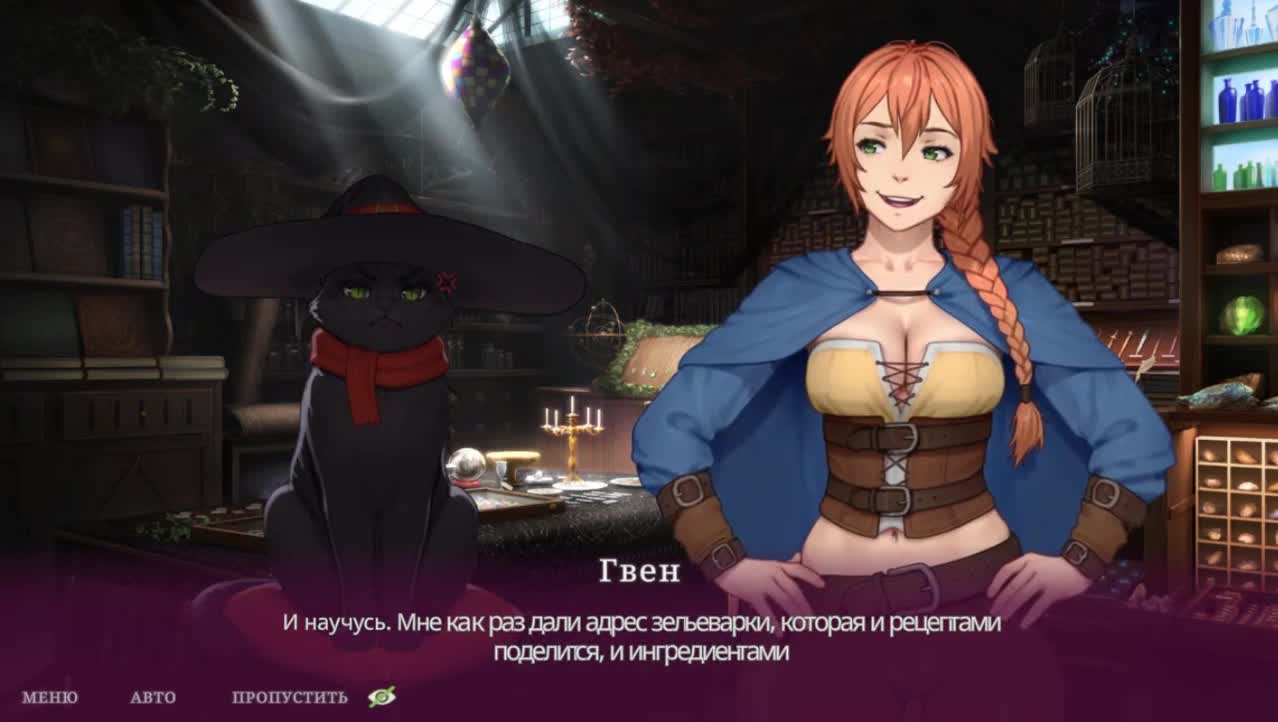This screenshot has height=722, width=1278.
Task: Open the МЕНЮ button
Action: coord(49,698)
